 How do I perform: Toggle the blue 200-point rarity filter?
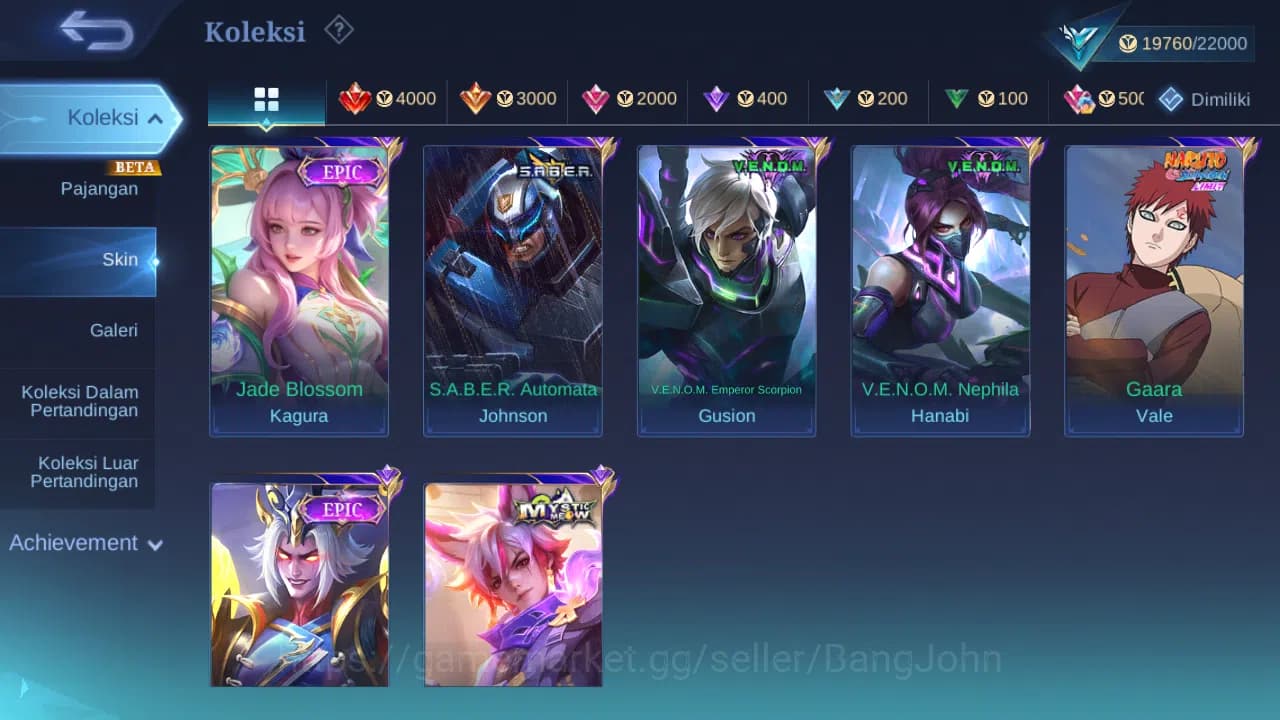click(x=836, y=99)
